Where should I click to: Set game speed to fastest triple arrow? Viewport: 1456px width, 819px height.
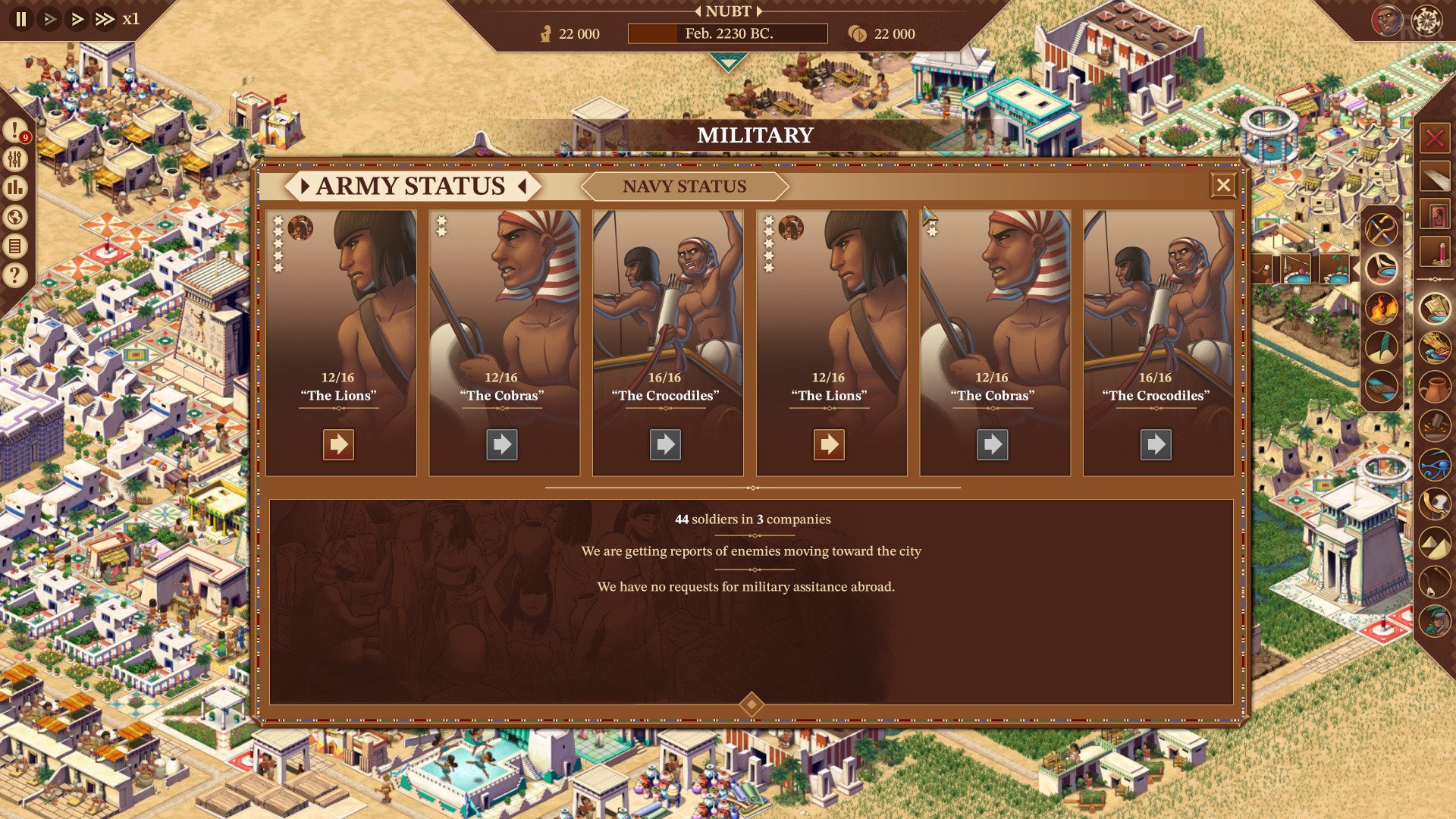pos(104,19)
